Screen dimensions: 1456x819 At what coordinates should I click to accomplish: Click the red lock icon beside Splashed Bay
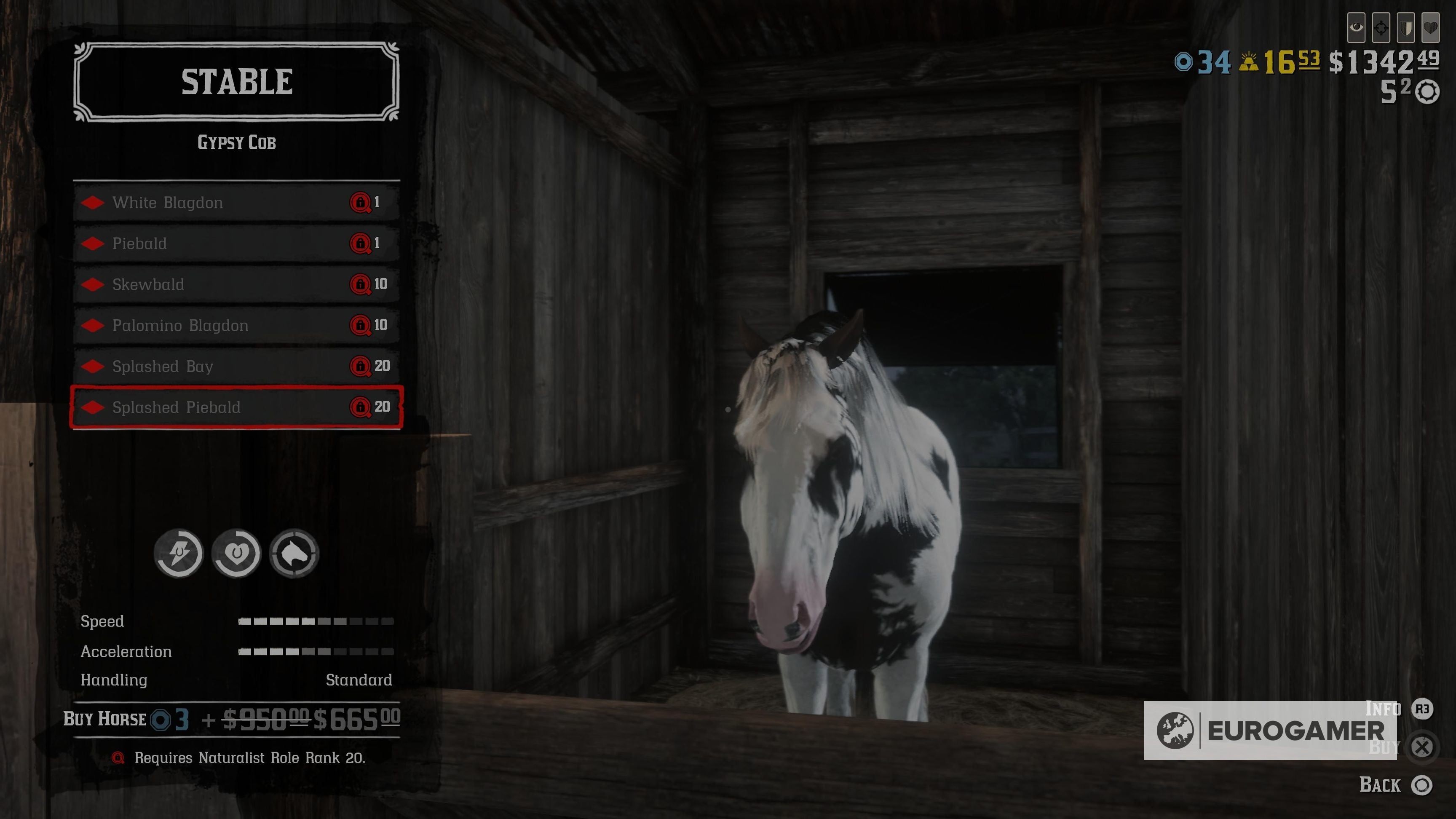coord(362,366)
